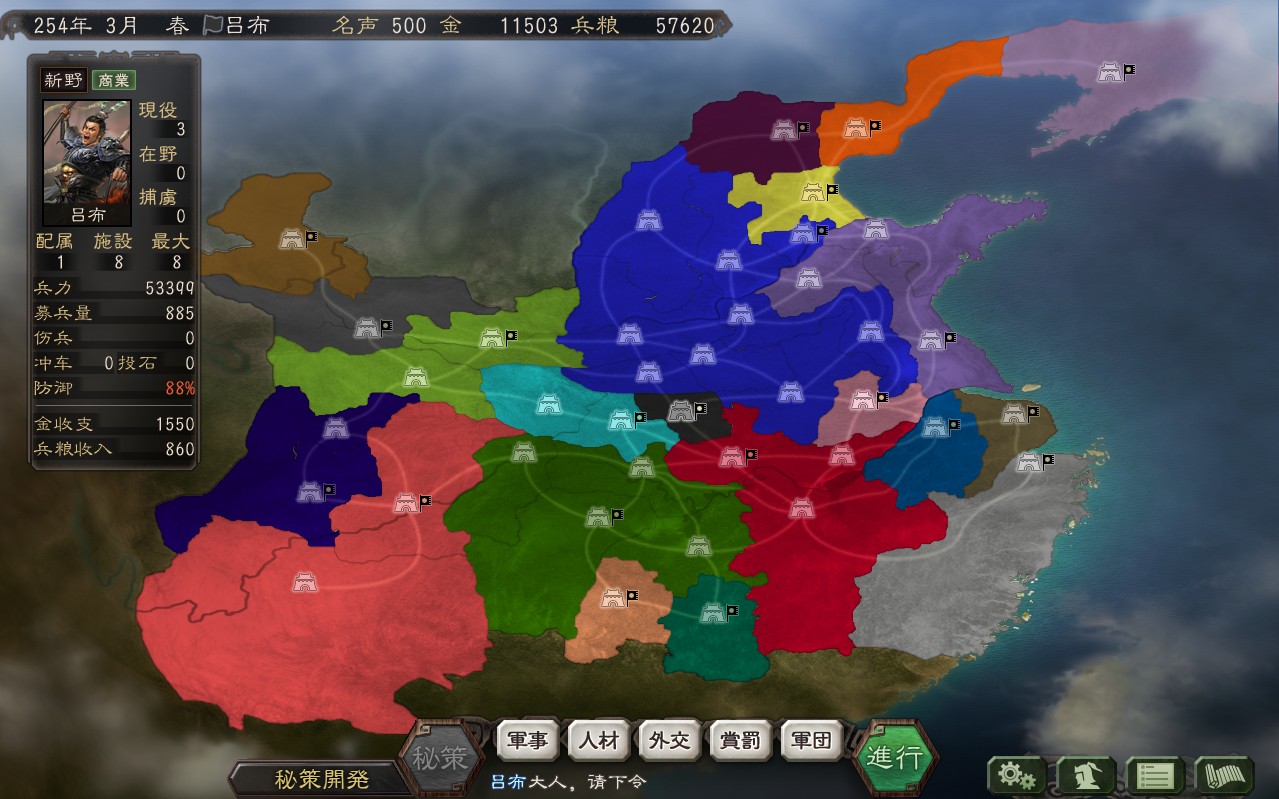Screen dimensions: 1279x799
Task: Select the city in the orange territory
Action: (x=856, y=128)
